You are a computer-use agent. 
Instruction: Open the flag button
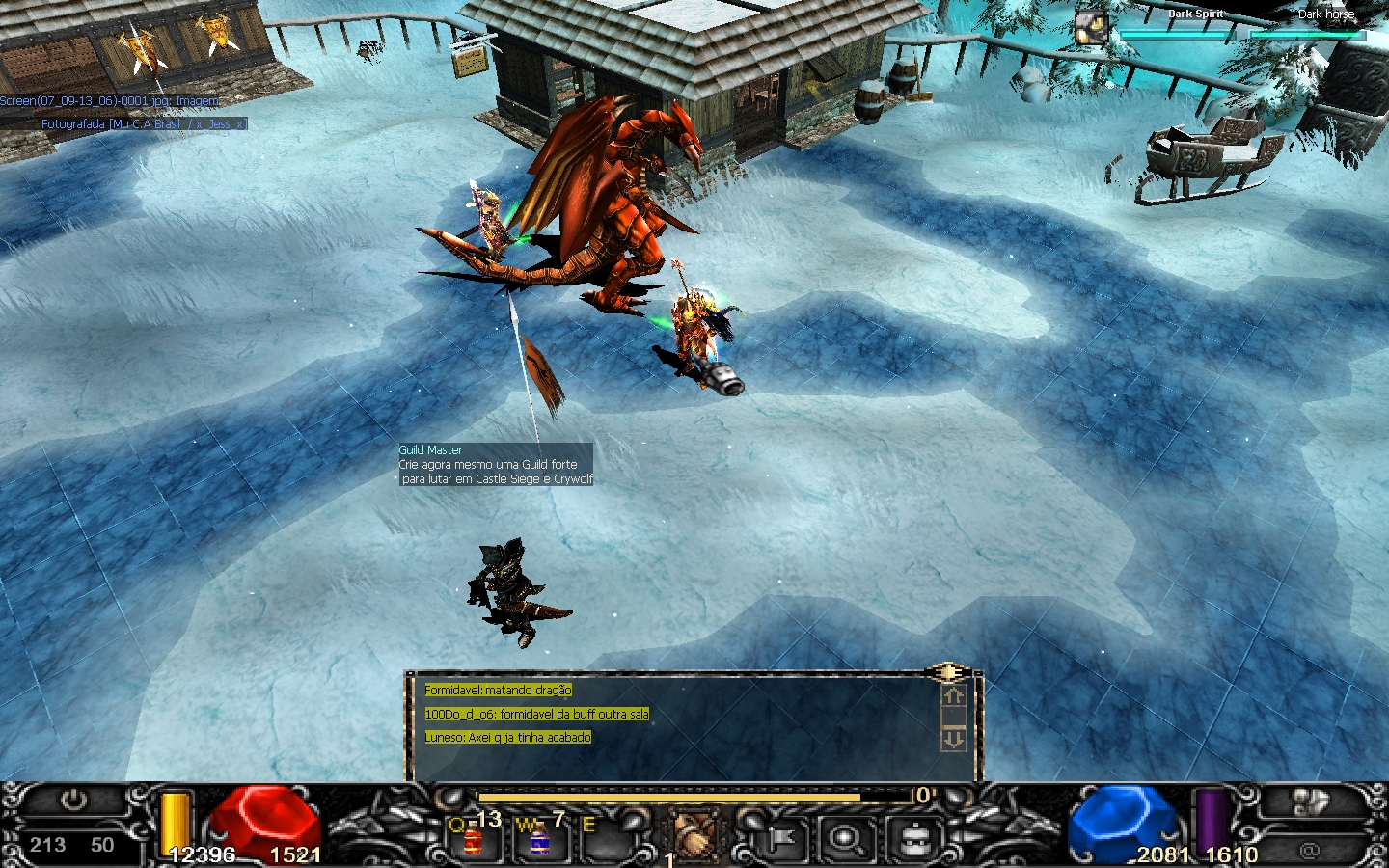780,839
